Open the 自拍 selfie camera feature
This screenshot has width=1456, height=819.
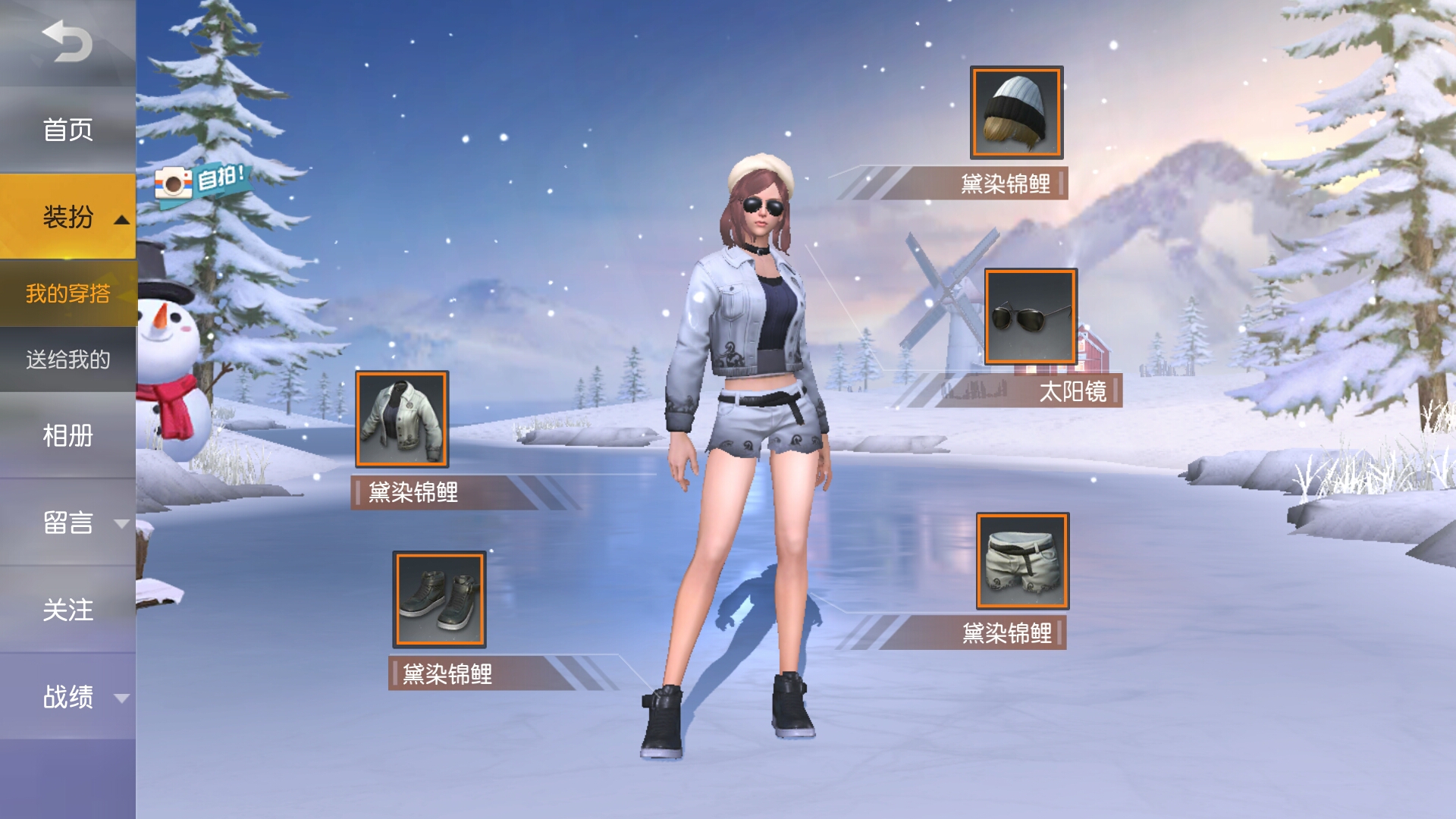(x=201, y=182)
